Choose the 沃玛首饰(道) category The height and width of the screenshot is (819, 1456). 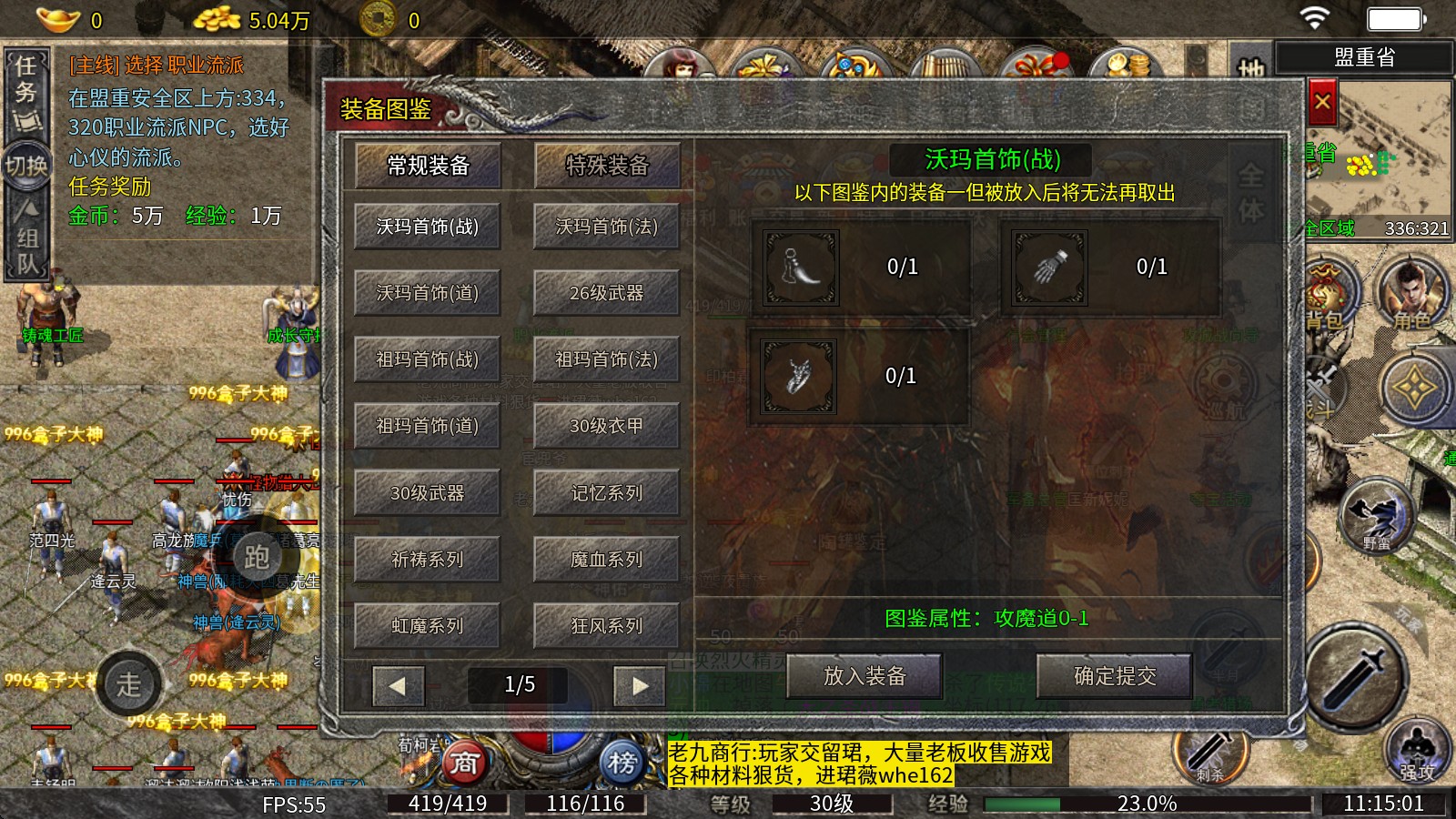(x=428, y=293)
